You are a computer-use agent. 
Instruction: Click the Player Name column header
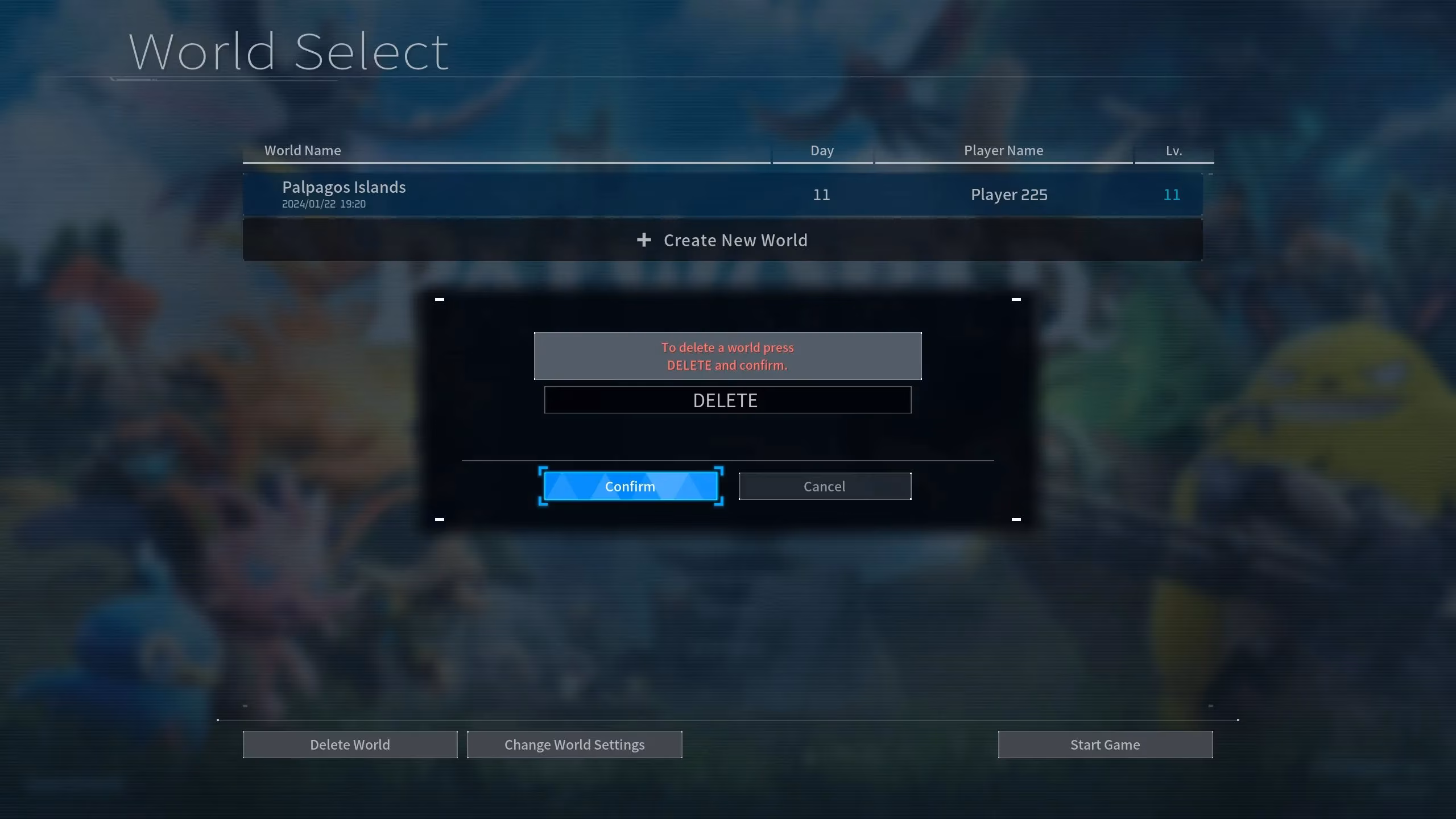1003,150
